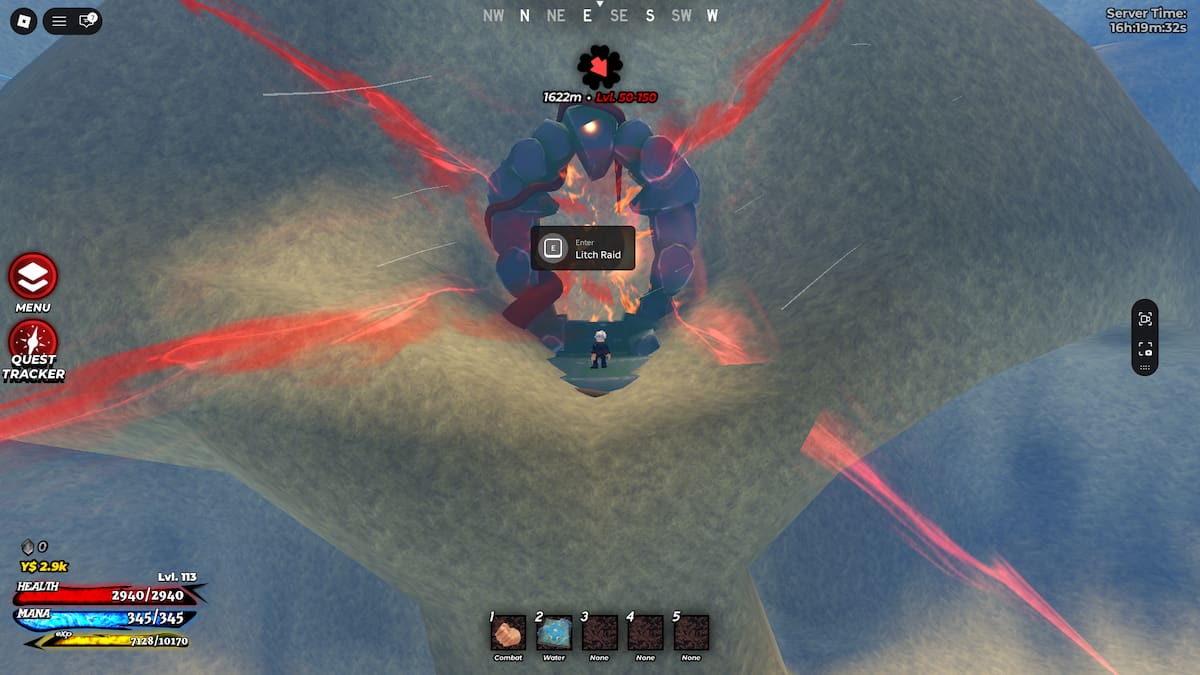Select the Combat hotbar slot
1200x675 pixels.
coord(508,633)
